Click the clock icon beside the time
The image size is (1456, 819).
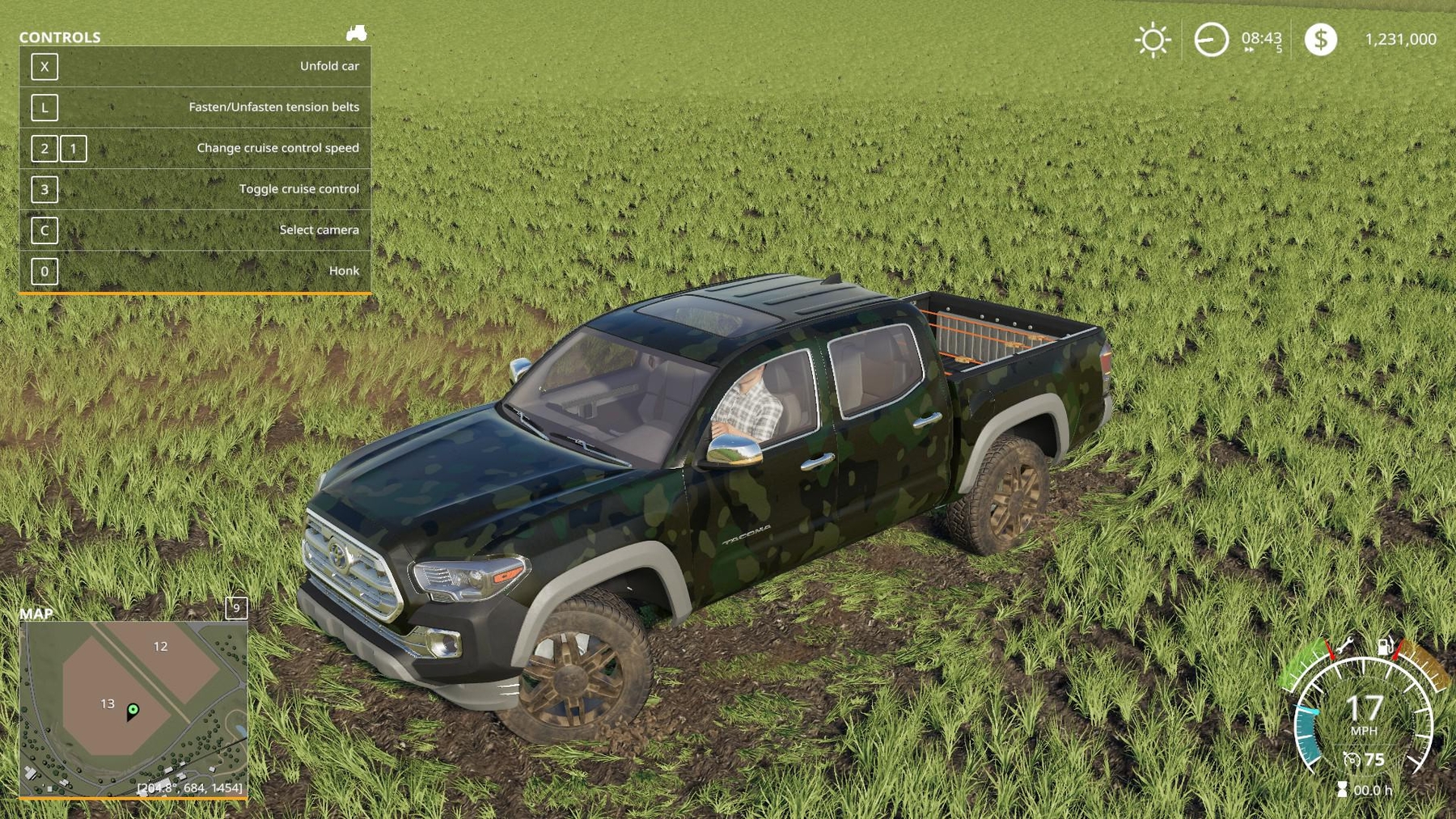tap(1211, 40)
